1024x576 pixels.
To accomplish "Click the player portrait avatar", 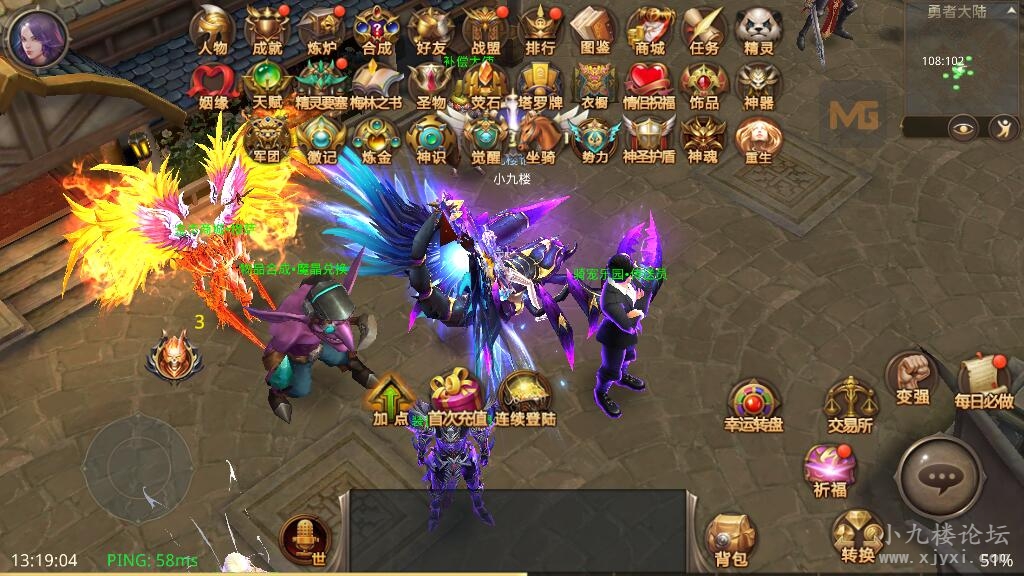I will click(37, 37).
